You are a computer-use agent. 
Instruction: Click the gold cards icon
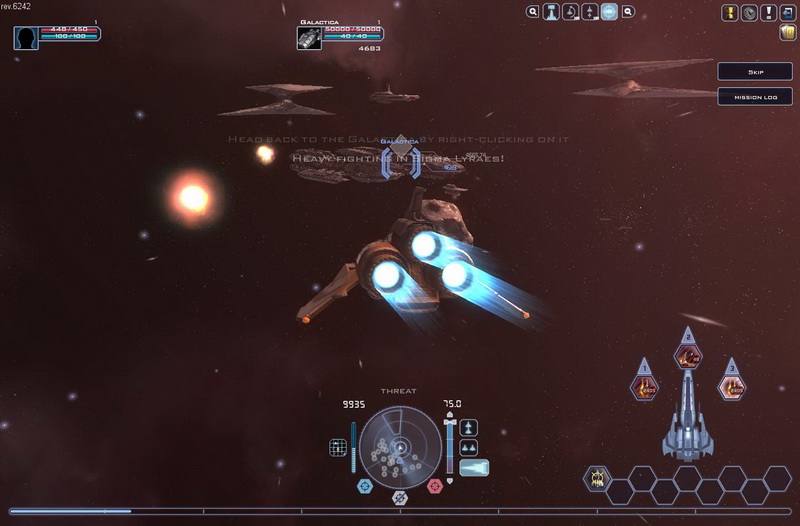[x=787, y=33]
